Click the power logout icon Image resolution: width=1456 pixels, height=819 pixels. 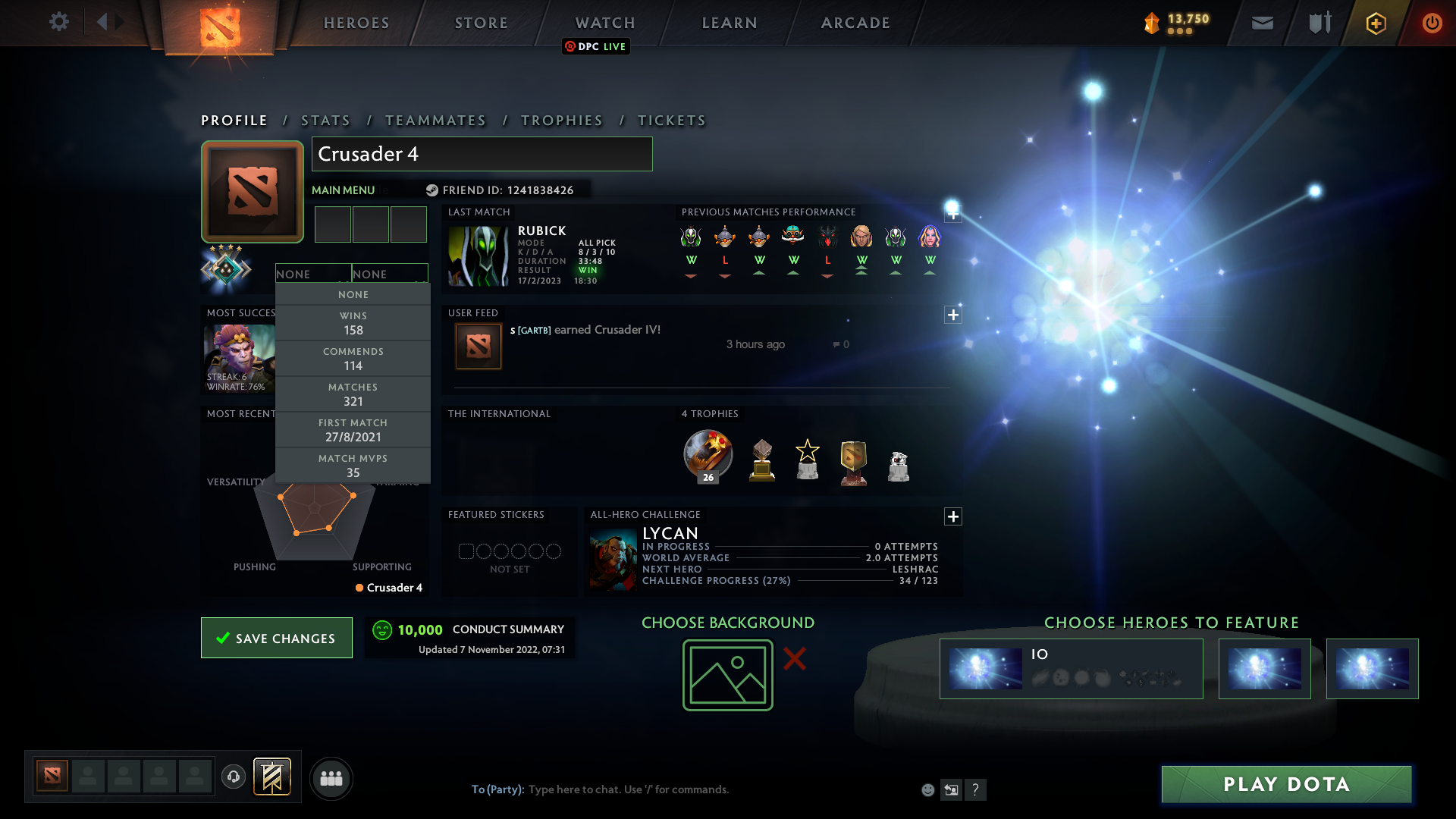(x=1432, y=23)
